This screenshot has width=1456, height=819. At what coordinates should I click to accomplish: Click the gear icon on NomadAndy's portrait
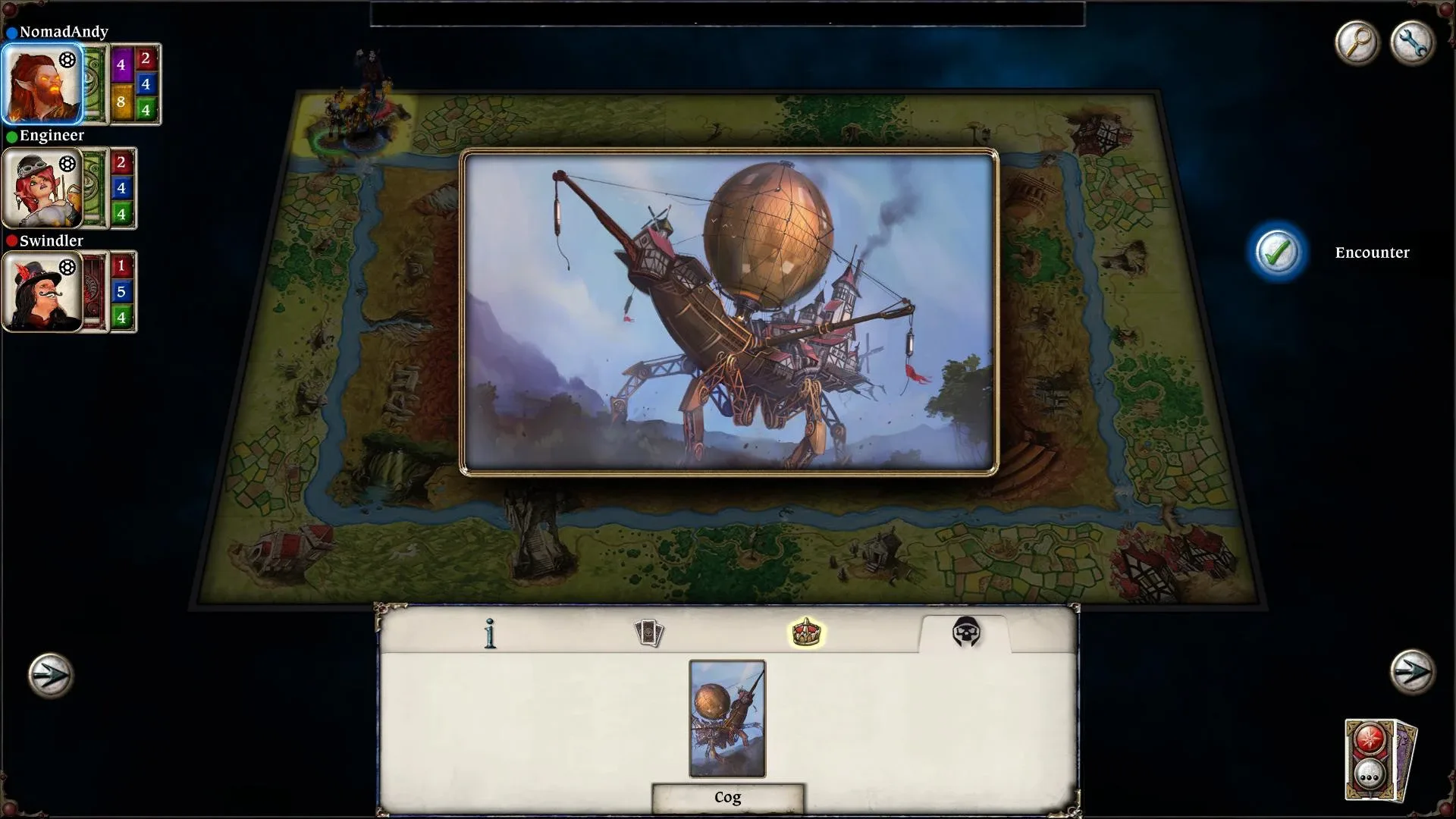[67, 59]
